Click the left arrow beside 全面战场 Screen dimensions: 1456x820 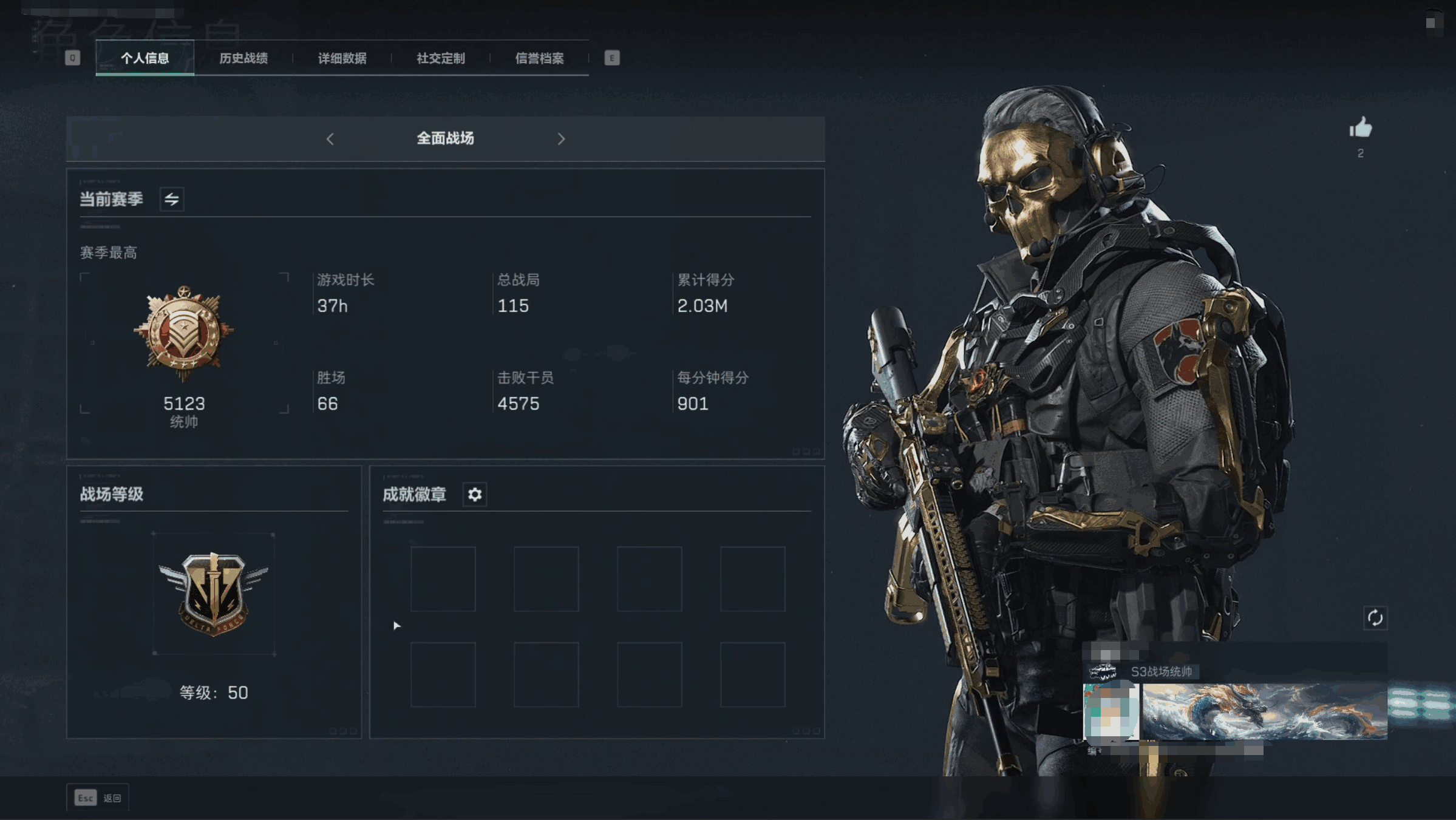click(x=330, y=139)
